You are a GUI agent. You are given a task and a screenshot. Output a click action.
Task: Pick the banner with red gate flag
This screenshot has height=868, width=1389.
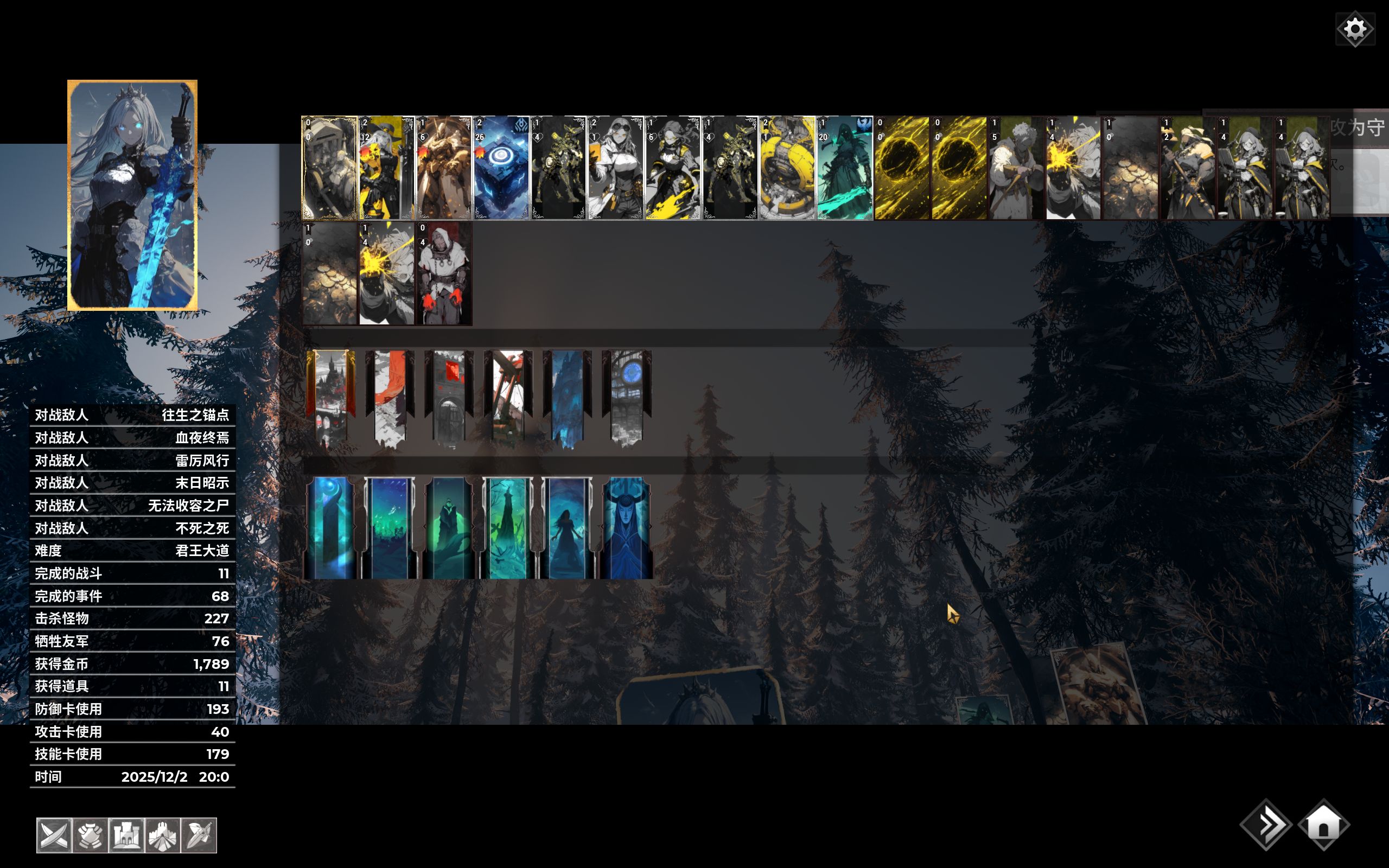pos(449,397)
